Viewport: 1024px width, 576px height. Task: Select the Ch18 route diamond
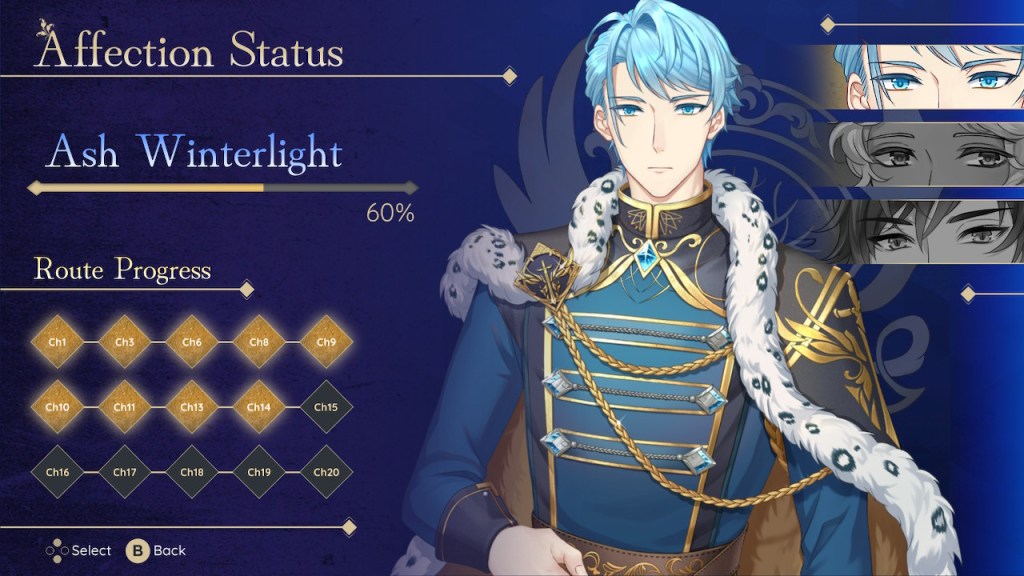(x=192, y=472)
